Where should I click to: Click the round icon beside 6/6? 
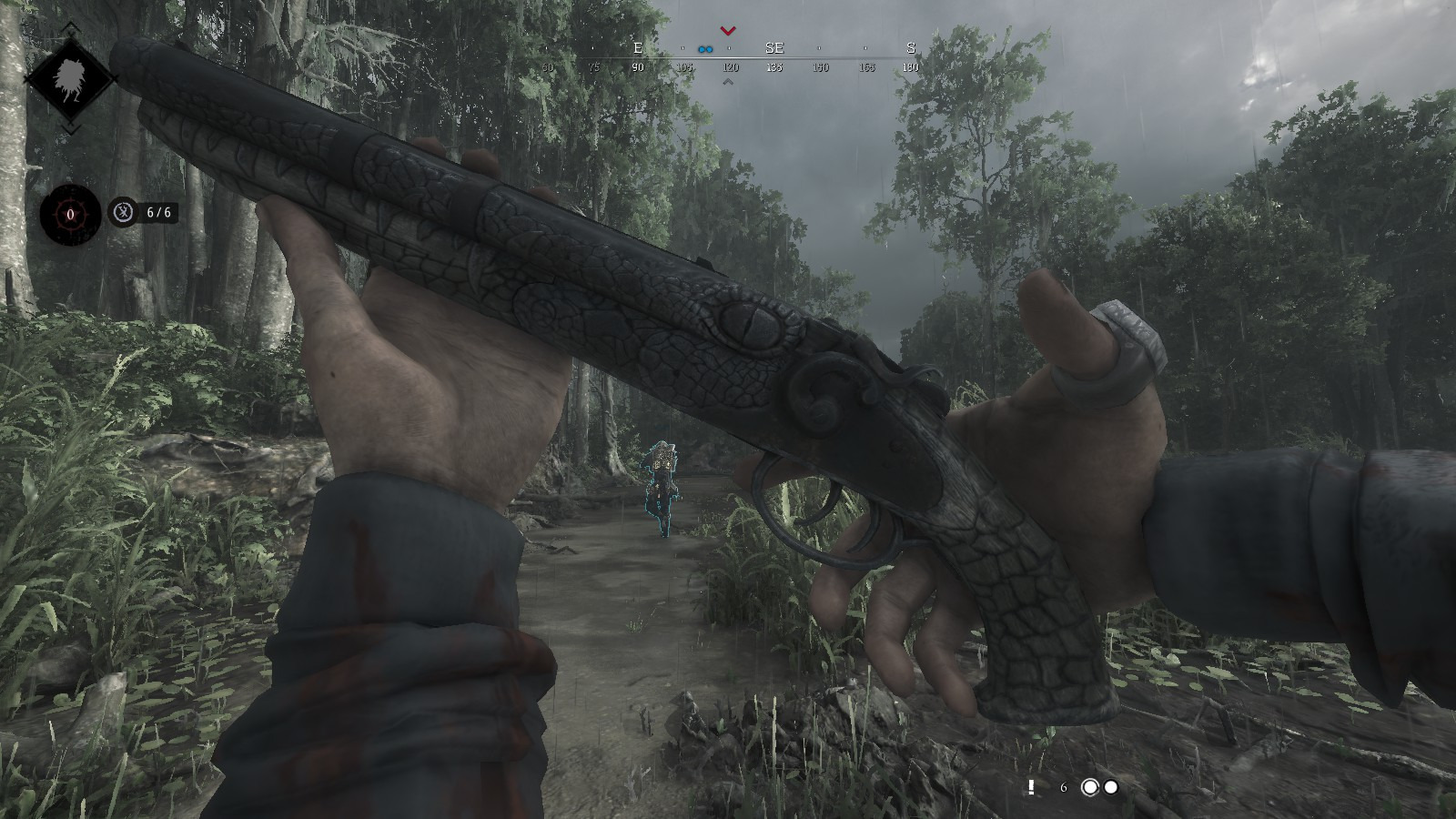click(x=123, y=212)
